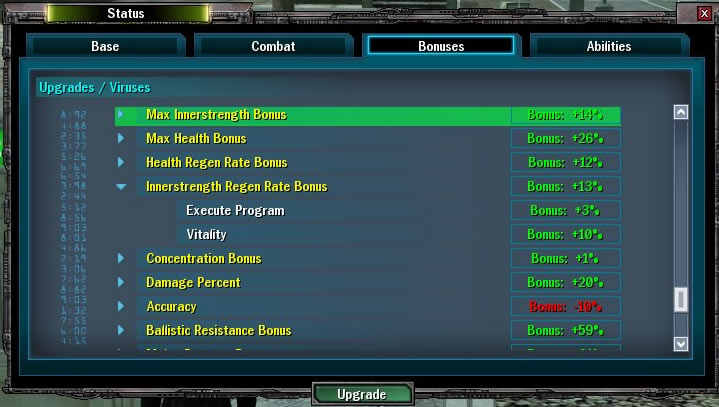Close the Status window
This screenshot has width=719, height=407.
pyautogui.click(x=707, y=13)
